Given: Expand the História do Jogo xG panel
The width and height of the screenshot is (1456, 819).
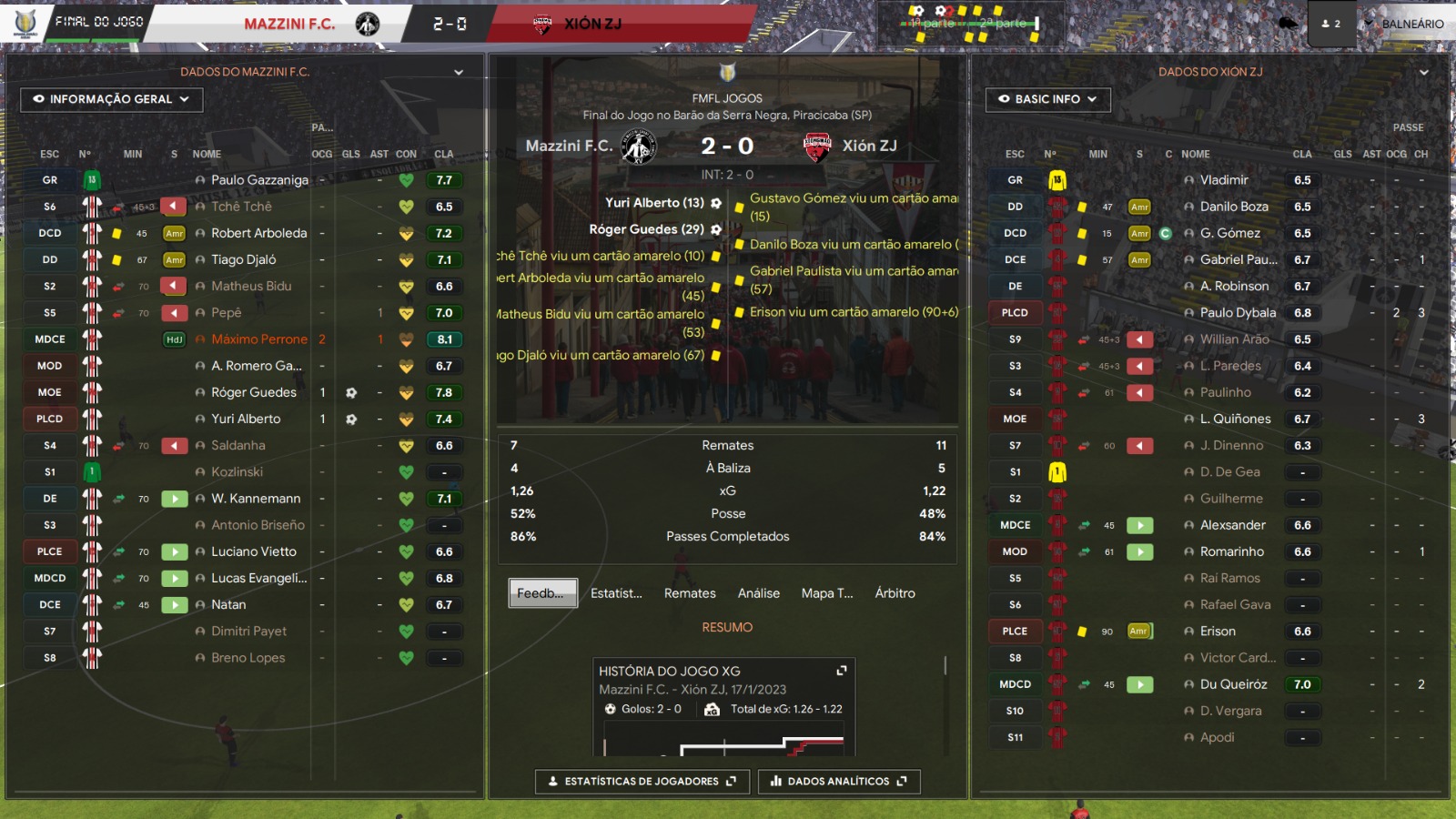Looking at the screenshot, I should (842, 671).
